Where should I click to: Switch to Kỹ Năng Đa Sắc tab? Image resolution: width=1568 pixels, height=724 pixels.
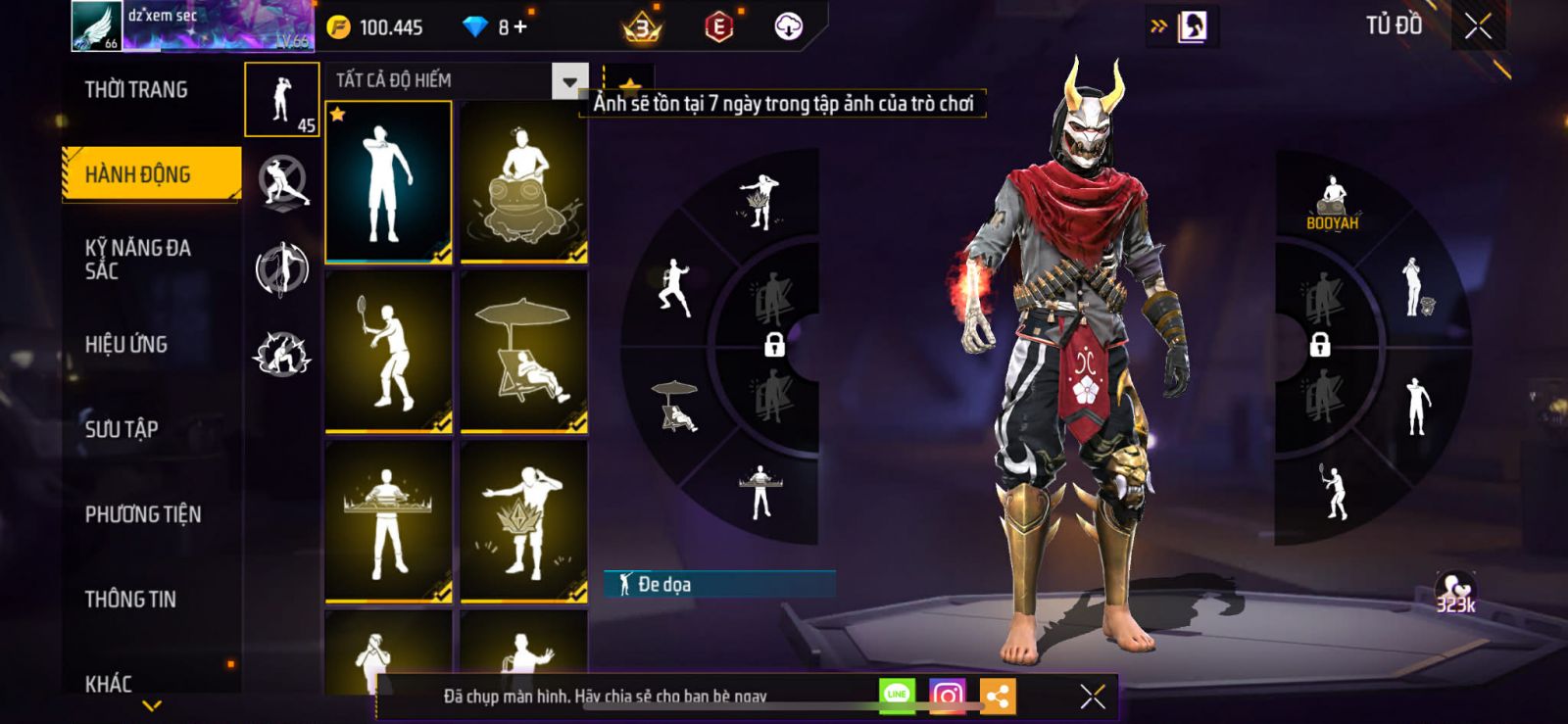138,260
